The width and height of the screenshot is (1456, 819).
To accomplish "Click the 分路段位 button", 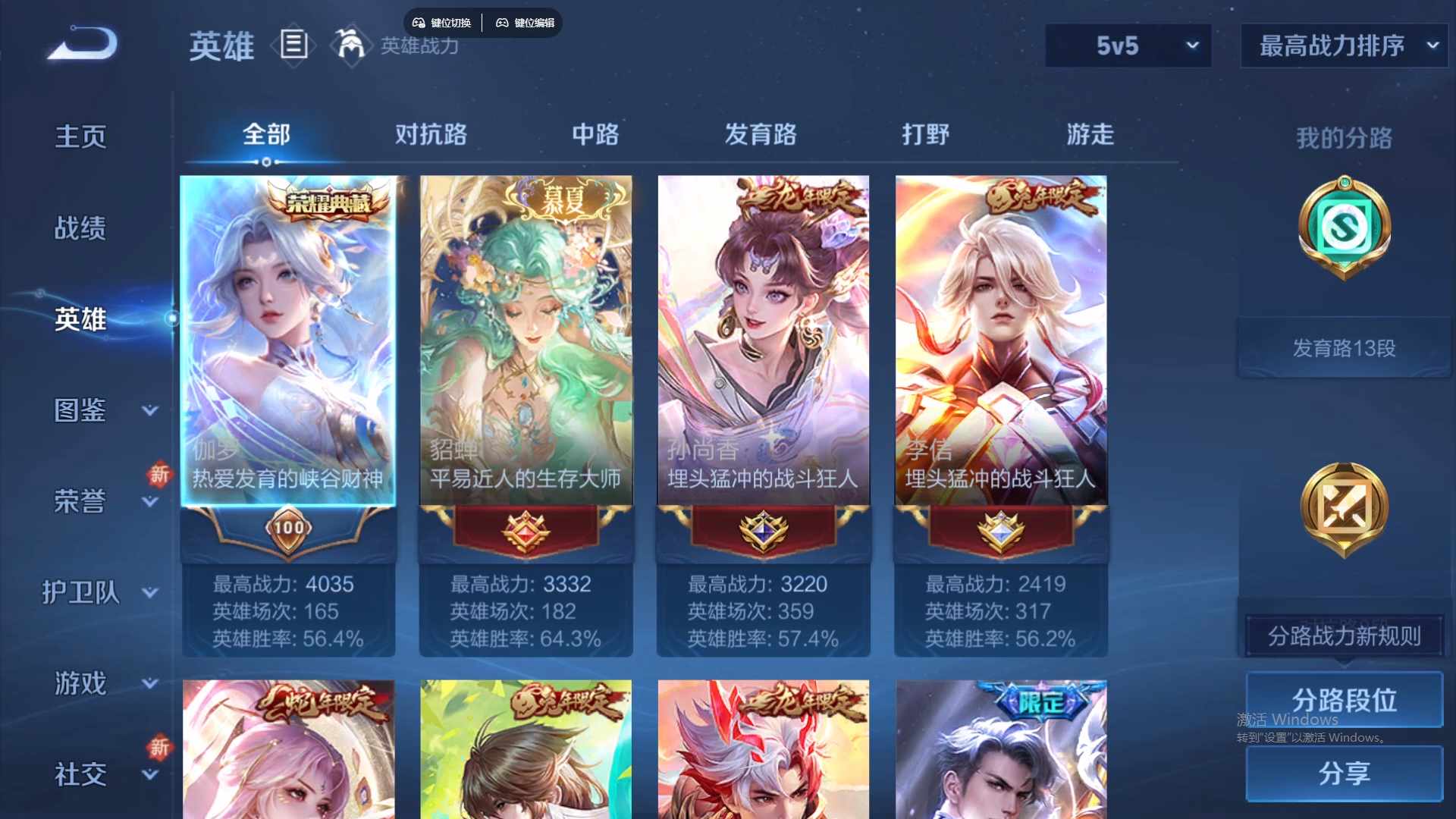I will tap(1343, 700).
